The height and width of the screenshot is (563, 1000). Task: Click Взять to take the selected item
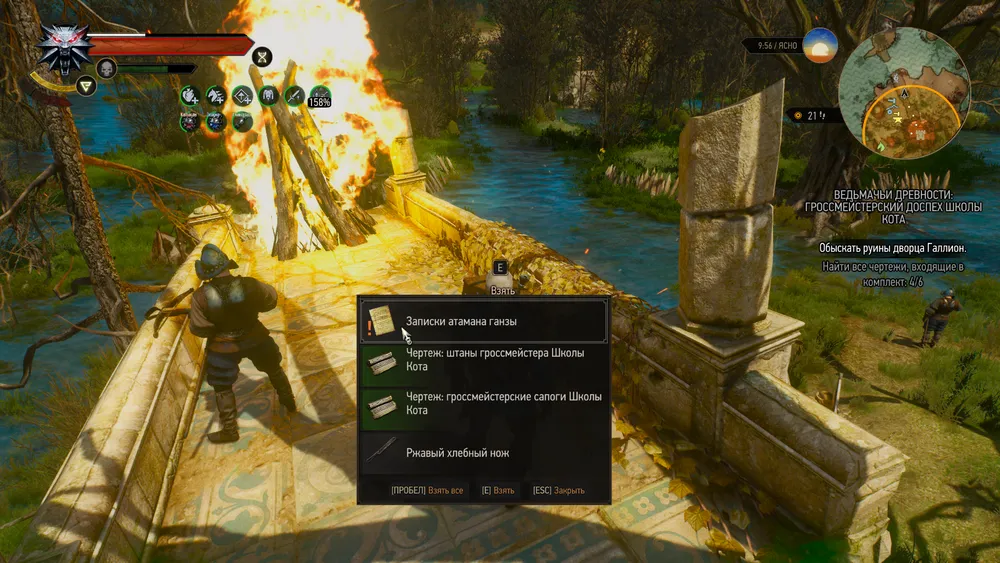[497, 491]
